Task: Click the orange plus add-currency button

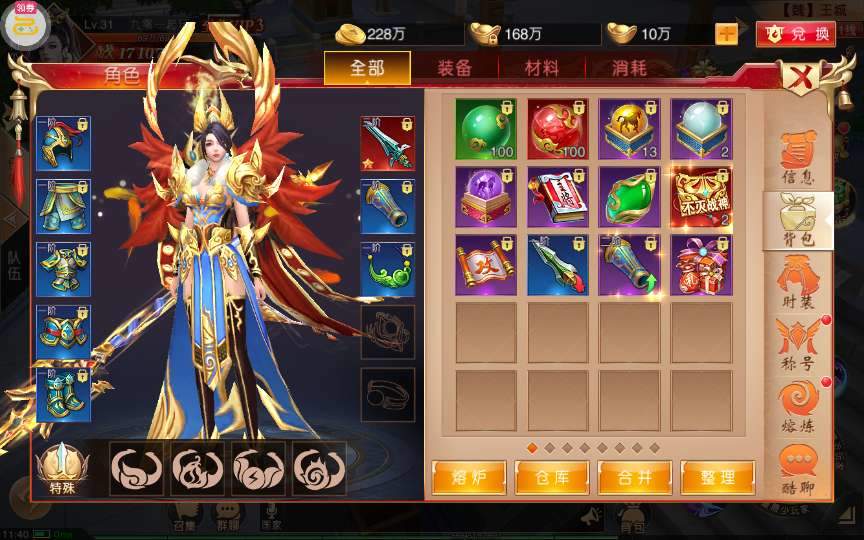Action: (x=727, y=33)
